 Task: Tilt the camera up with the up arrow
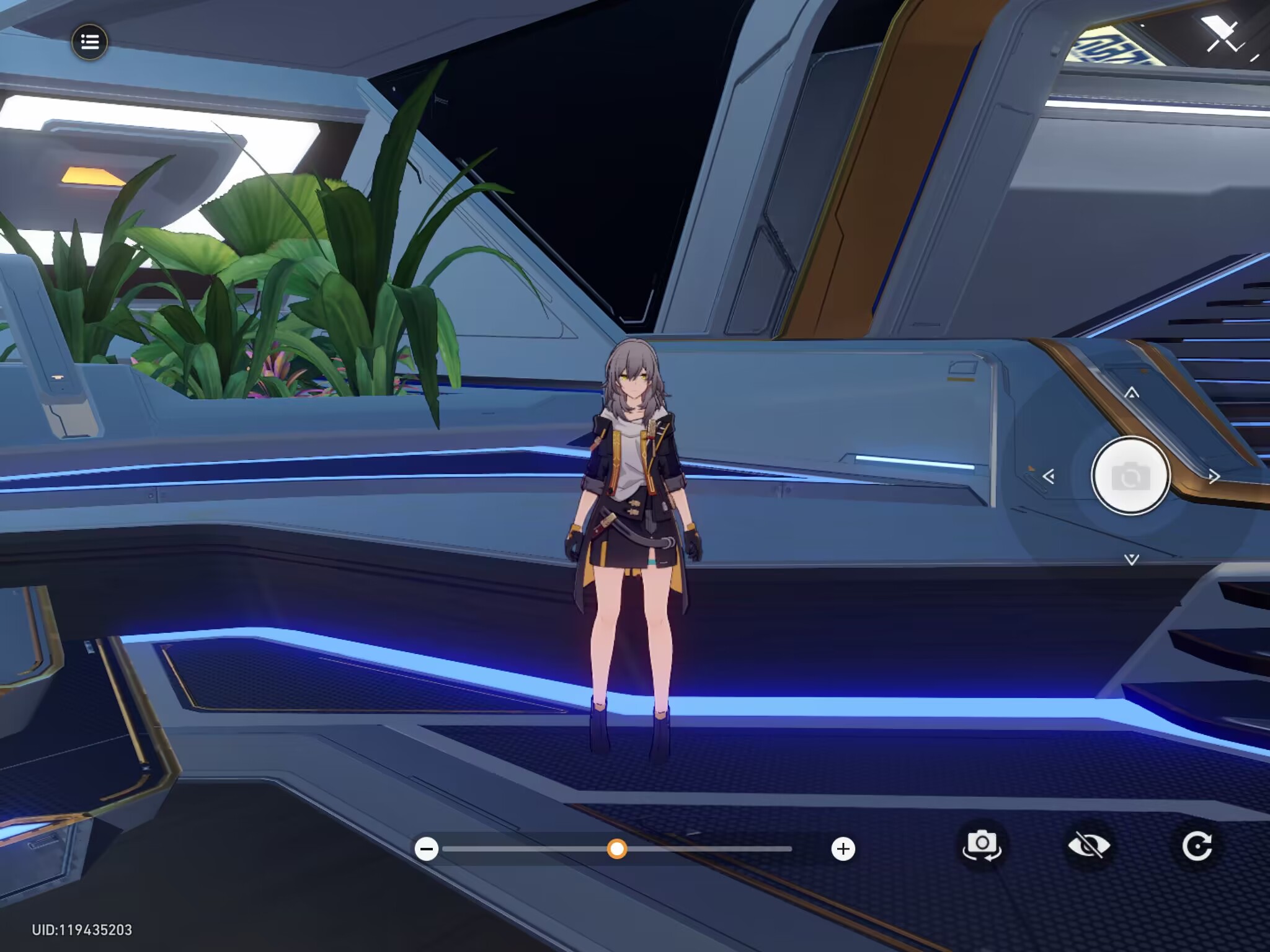tap(1132, 393)
